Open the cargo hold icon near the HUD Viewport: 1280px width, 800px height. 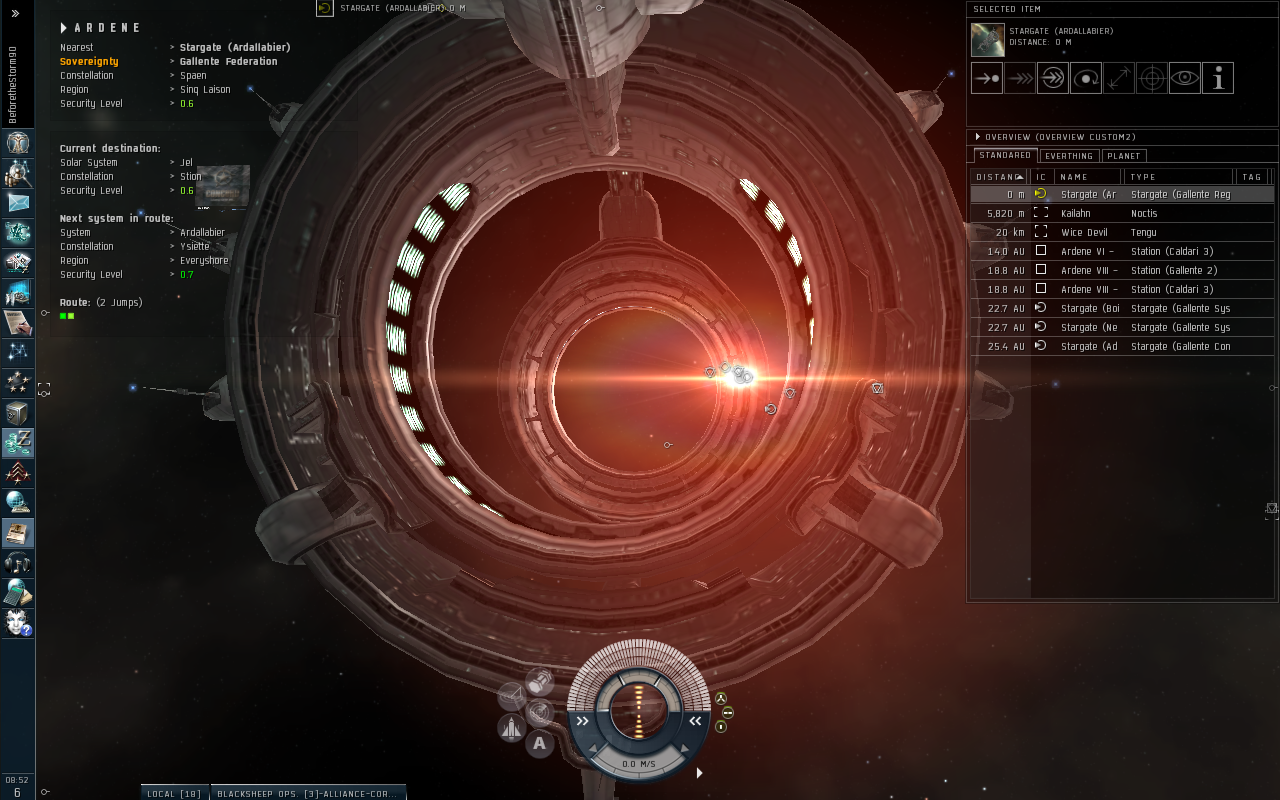click(541, 679)
